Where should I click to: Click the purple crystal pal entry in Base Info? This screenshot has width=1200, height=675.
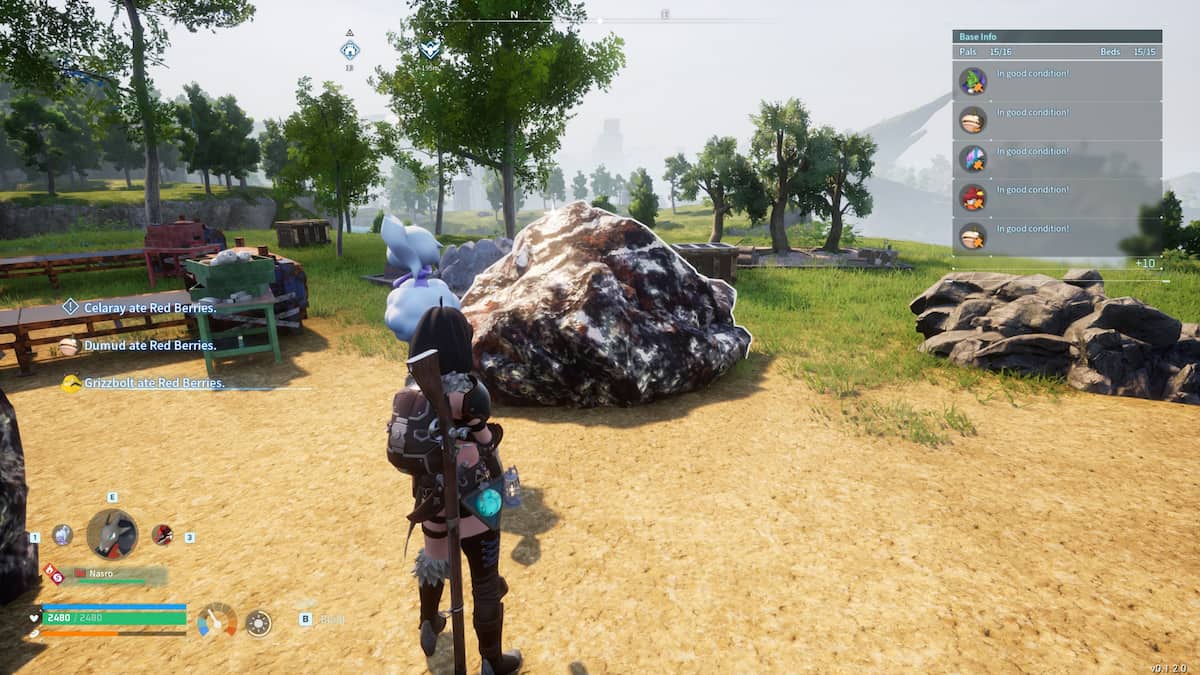(x=973, y=158)
